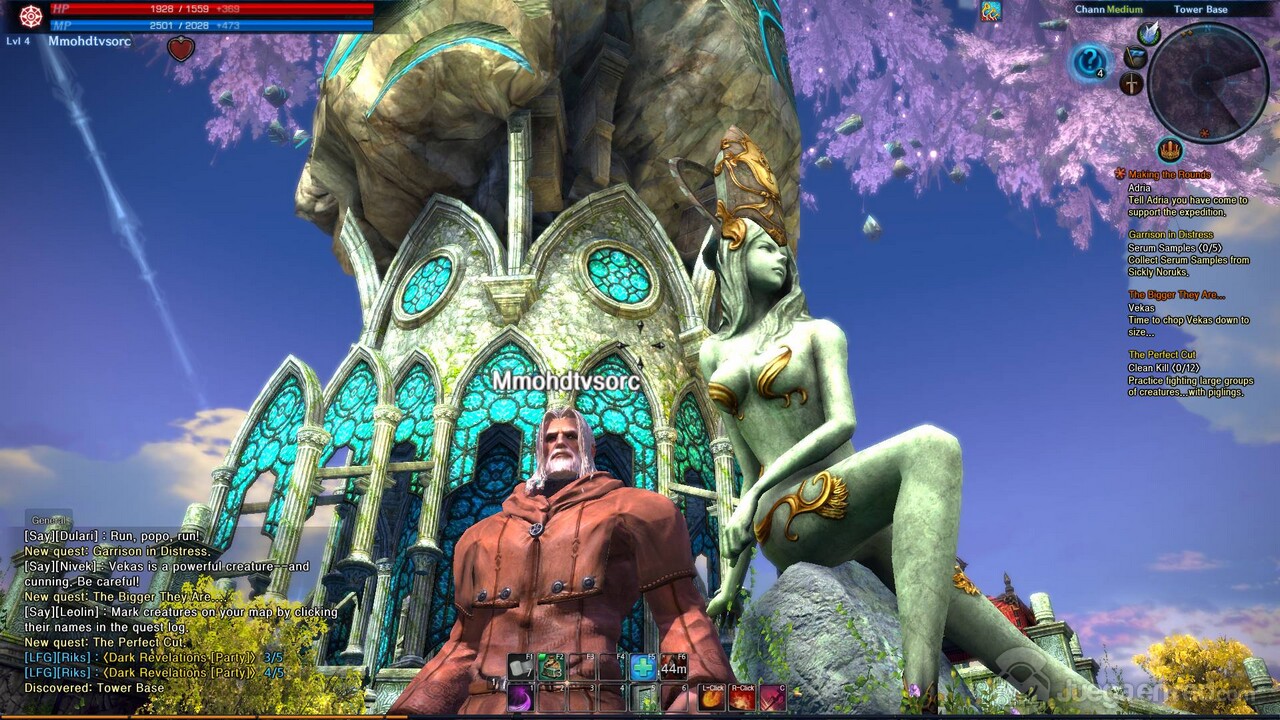Open The Perfect Cut quest entry

click(1161, 355)
